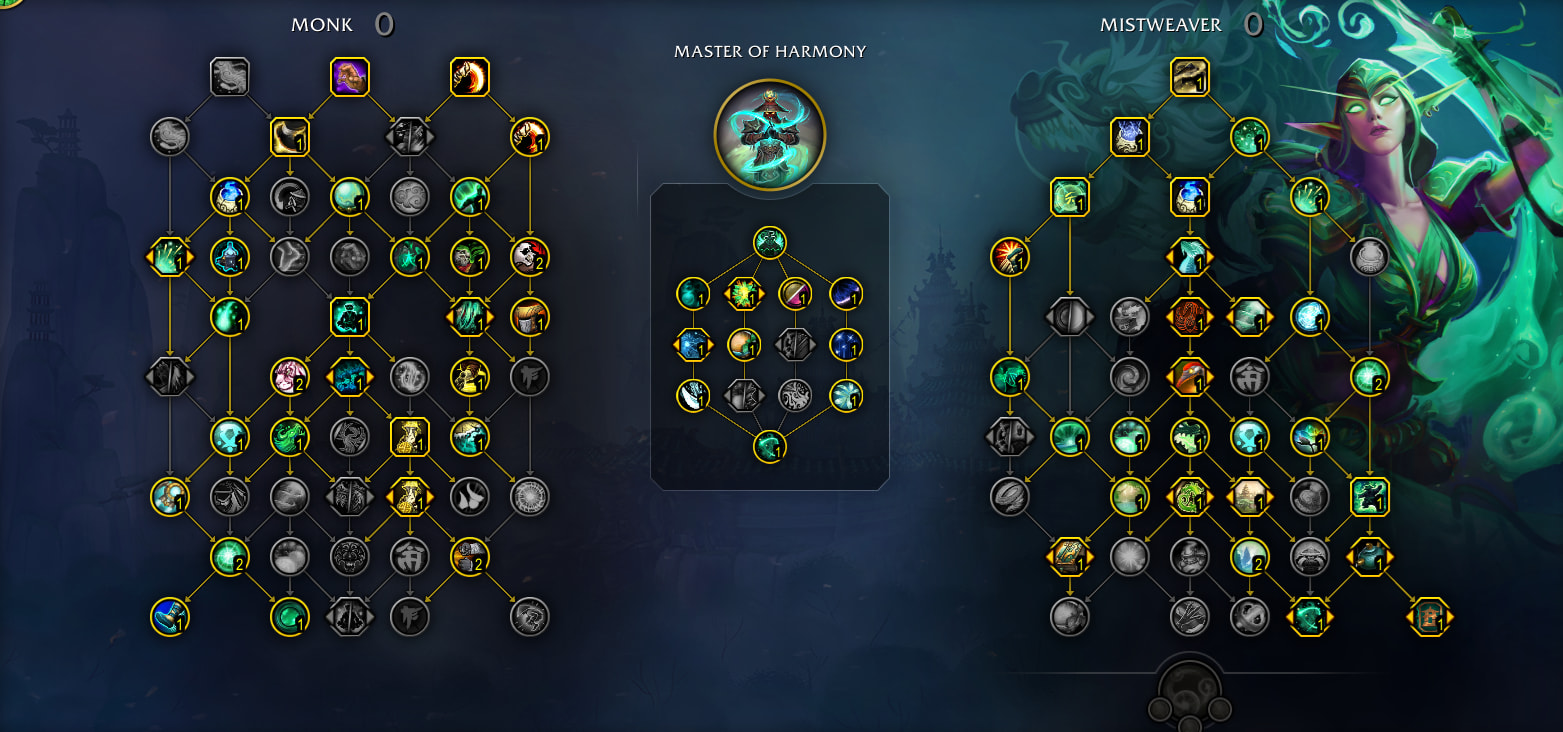Viewport: 1563px width, 732px height.
Task: Choose the flaming orange kick talent node
Action: 469,76
